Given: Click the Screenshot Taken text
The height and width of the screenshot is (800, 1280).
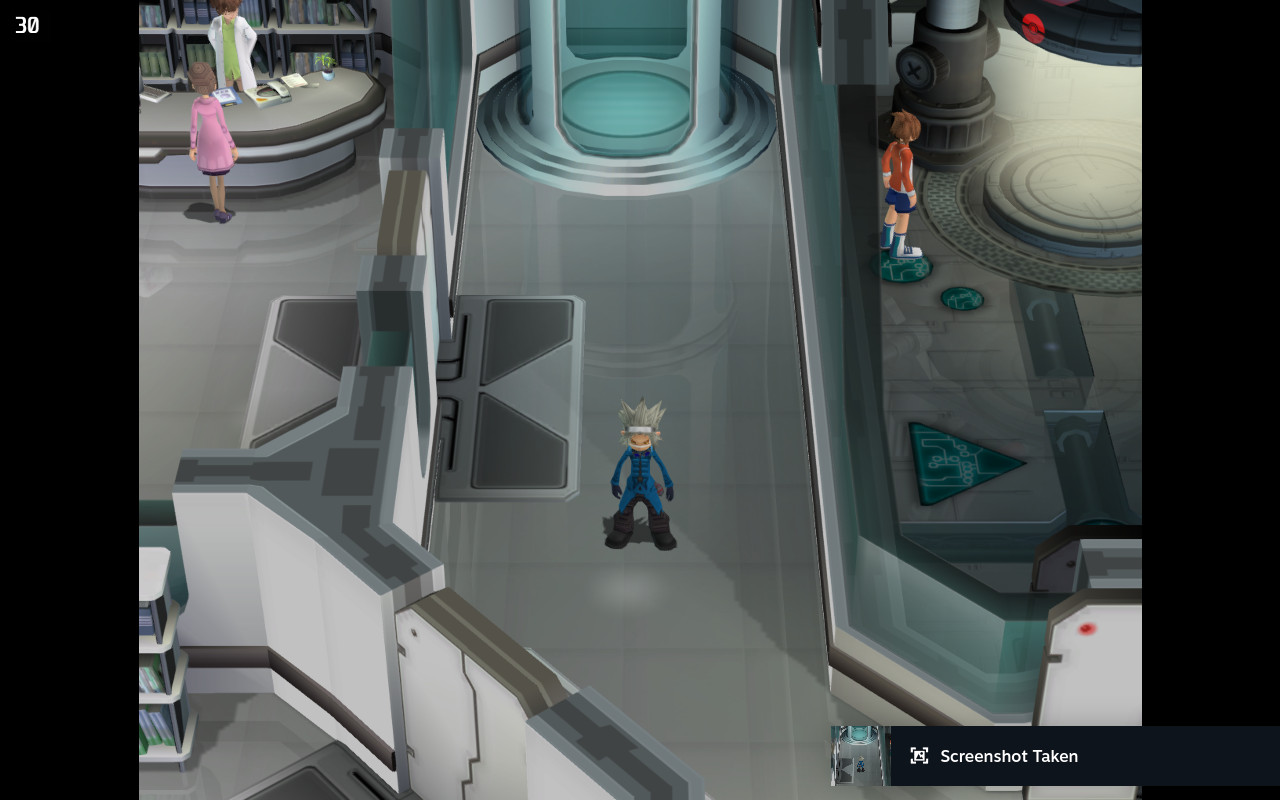Looking at the screenshot, I should [x=1009, y=756].
